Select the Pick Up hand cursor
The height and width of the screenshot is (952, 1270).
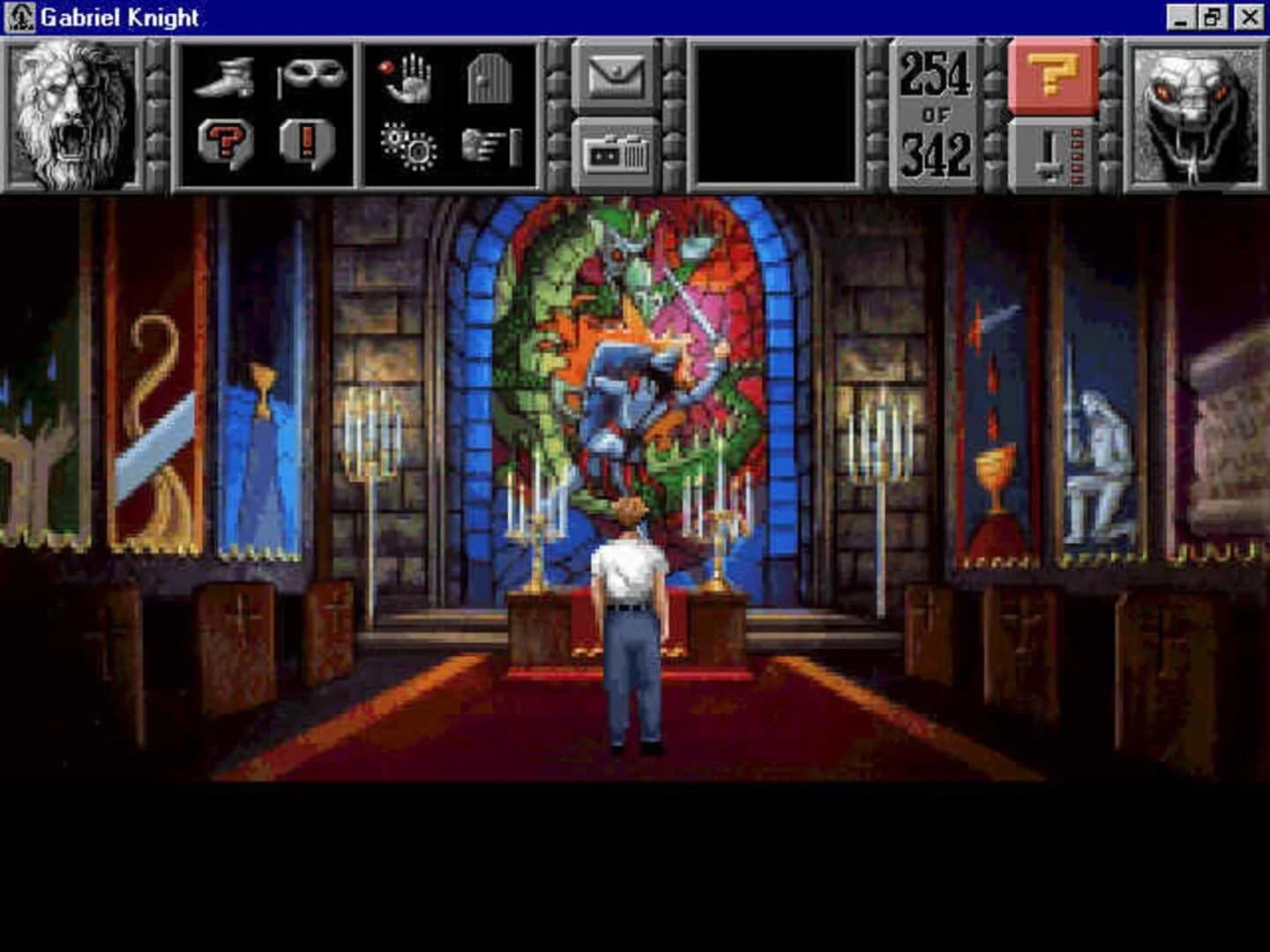409,78
